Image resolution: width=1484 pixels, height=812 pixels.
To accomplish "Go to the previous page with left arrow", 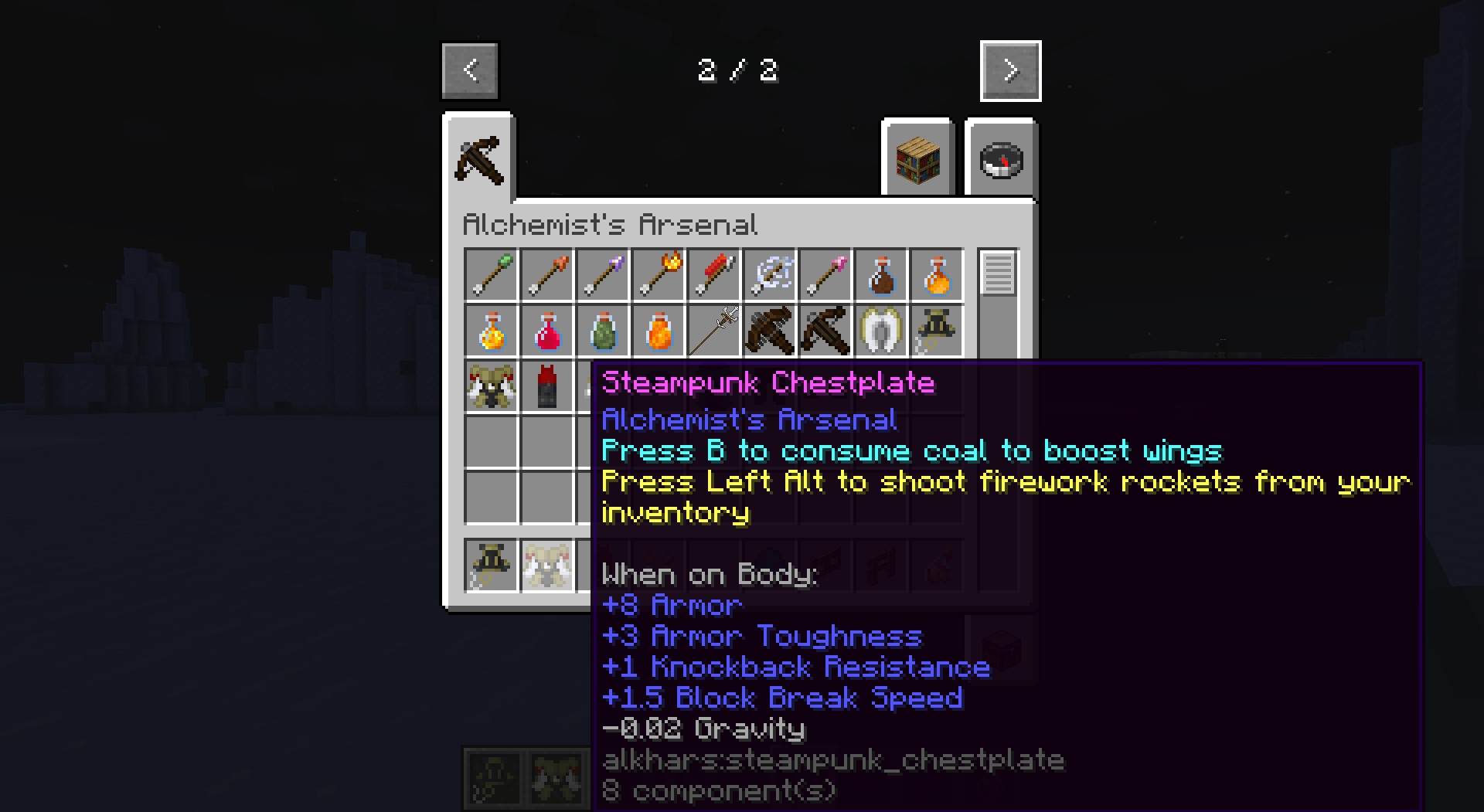I will [x=469, y=70].
